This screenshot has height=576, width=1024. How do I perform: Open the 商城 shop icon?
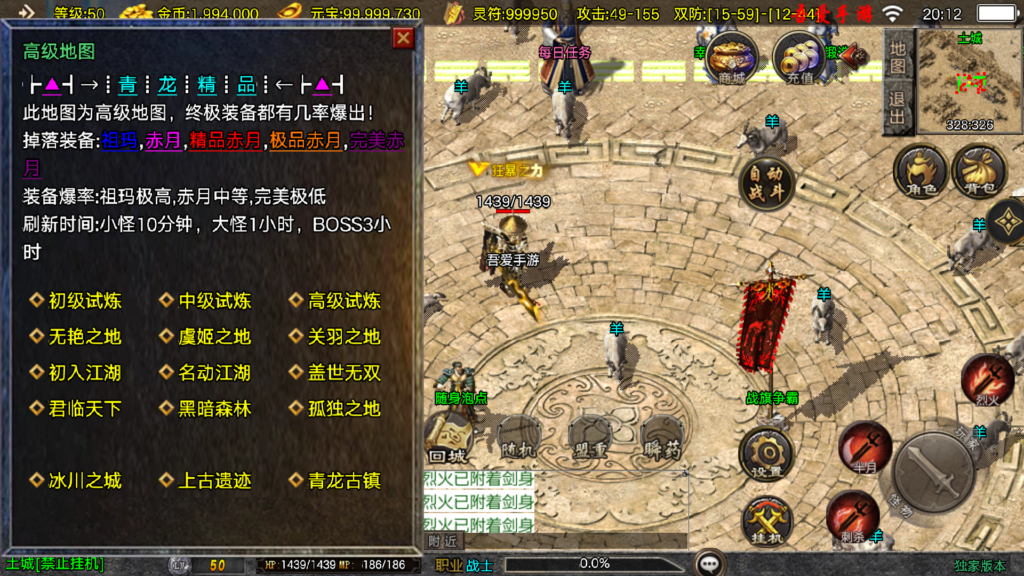[730, 56]
